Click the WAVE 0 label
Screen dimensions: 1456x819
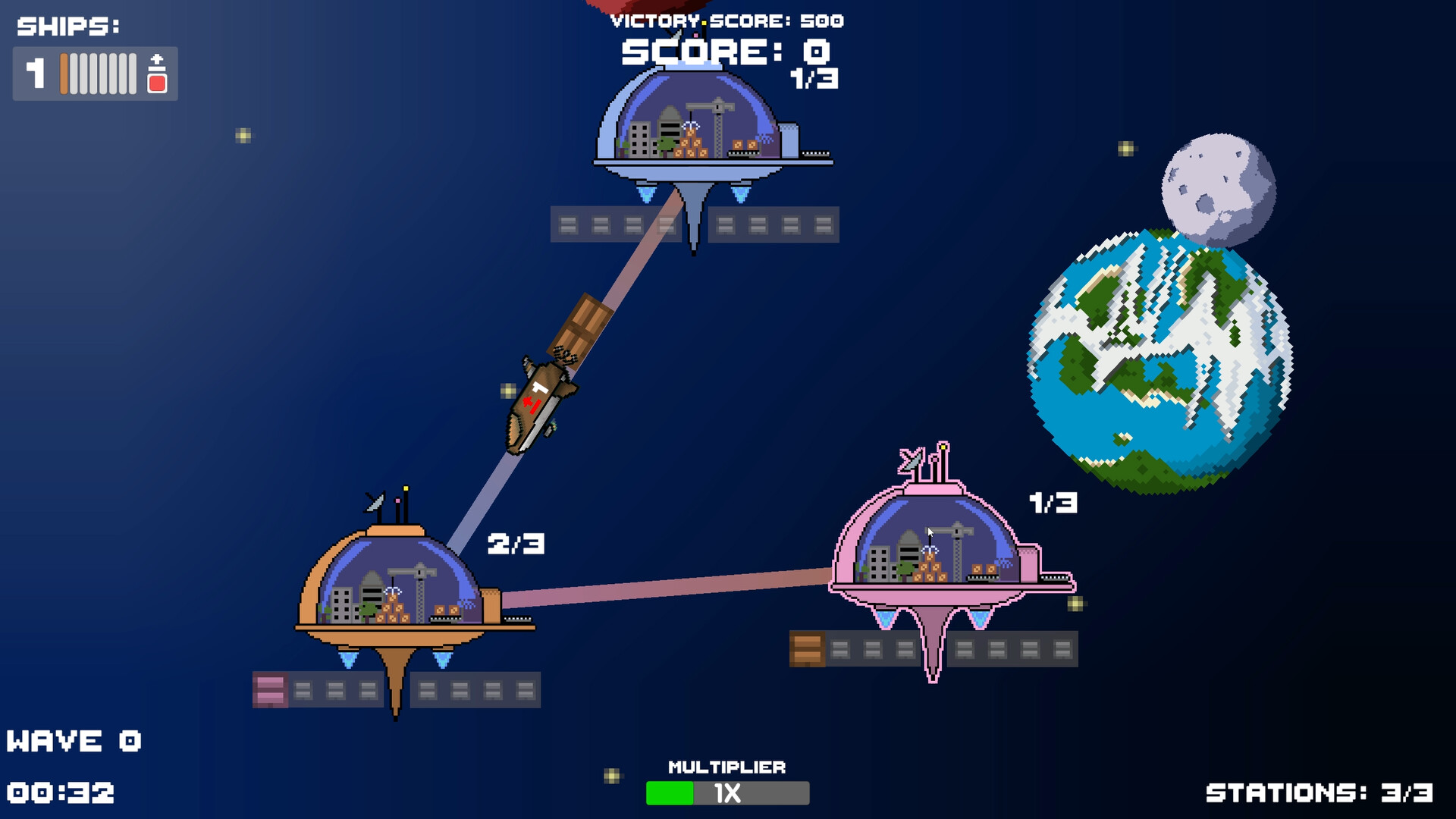pos(76,739)
